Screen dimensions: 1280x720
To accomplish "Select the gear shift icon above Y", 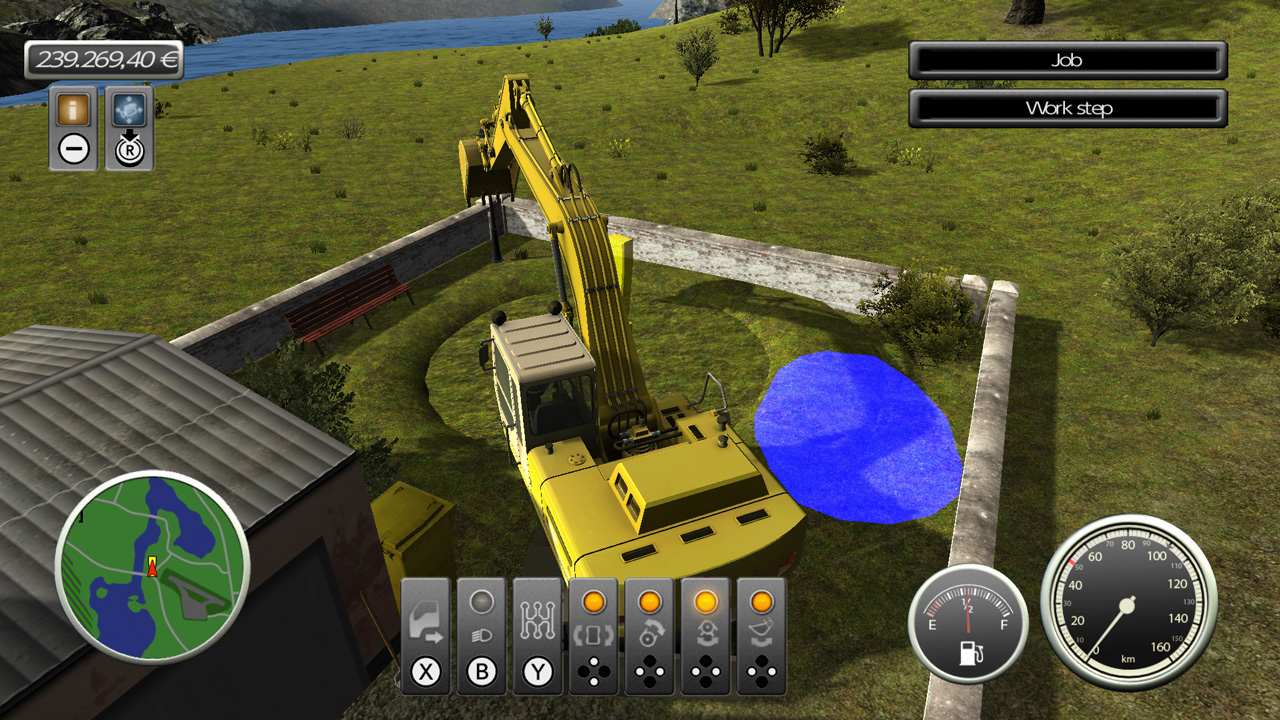I will 540,621.
